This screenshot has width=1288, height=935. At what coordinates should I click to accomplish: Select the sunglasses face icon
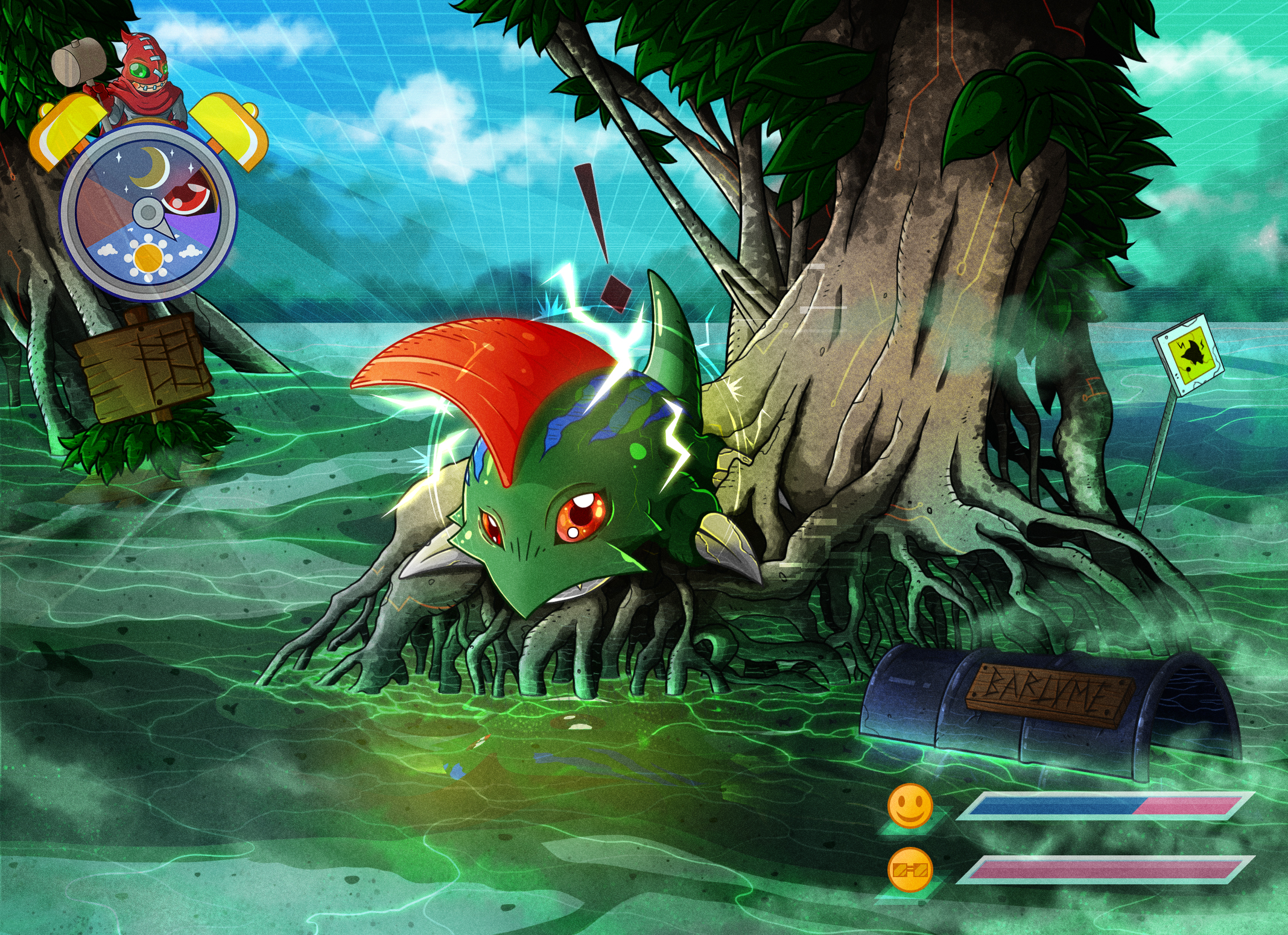[910, 870]
